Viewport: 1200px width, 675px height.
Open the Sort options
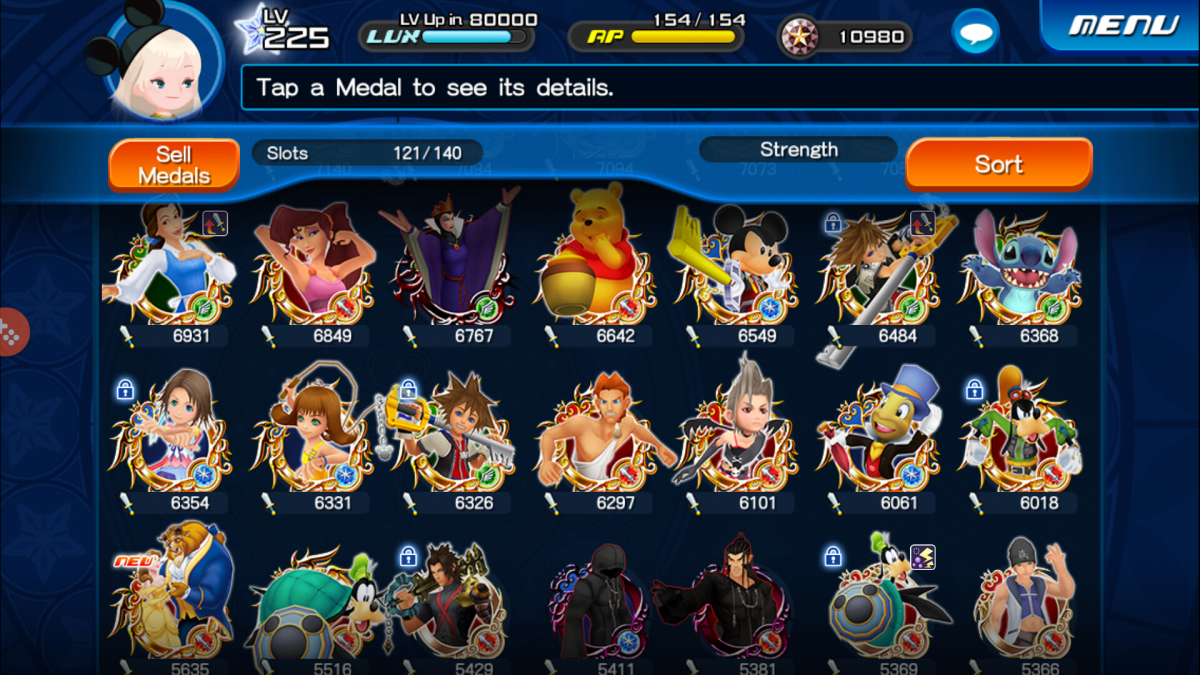tap(998, 165)
